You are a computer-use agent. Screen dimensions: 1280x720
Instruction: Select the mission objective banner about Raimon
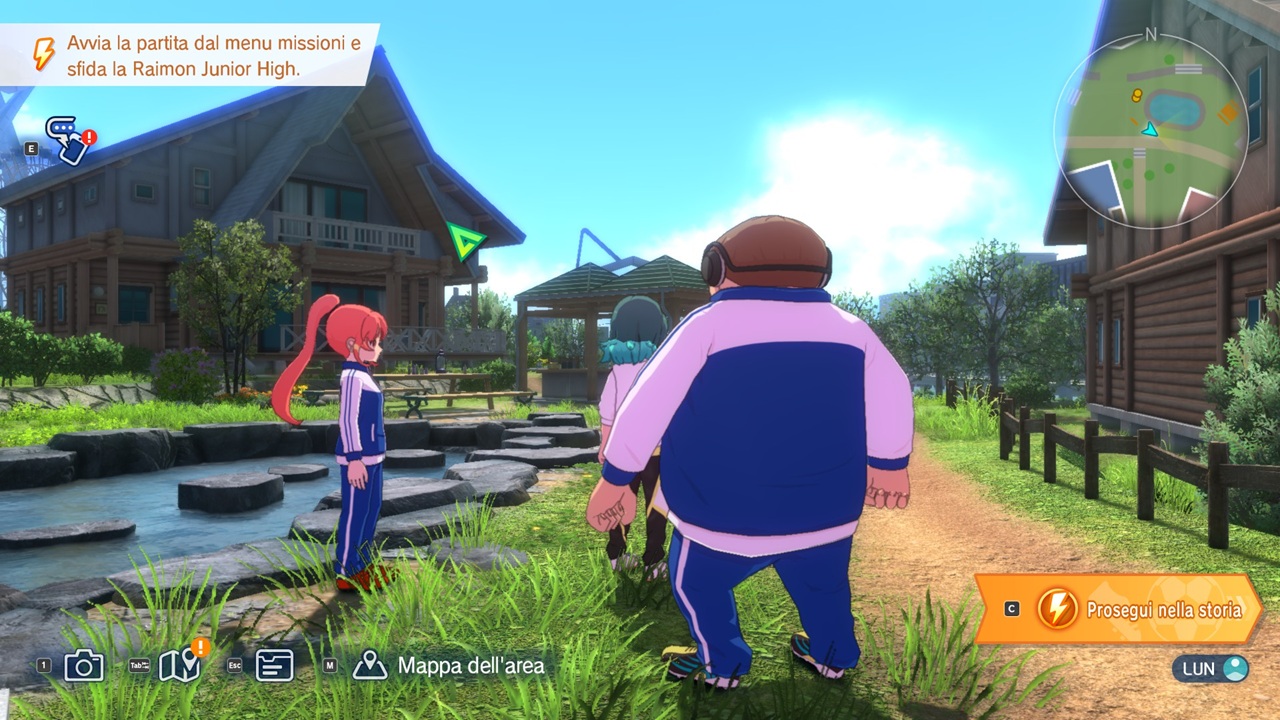point(190,56)
